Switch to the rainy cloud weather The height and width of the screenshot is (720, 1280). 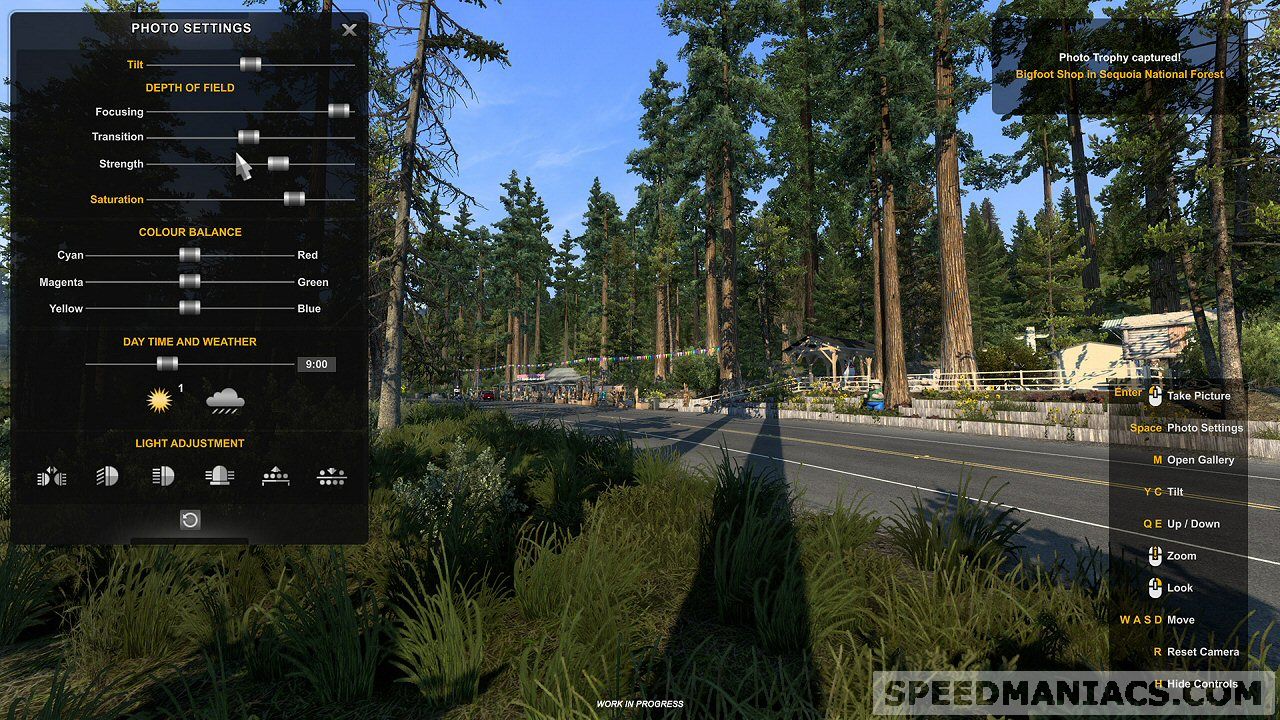click(225, 401)
